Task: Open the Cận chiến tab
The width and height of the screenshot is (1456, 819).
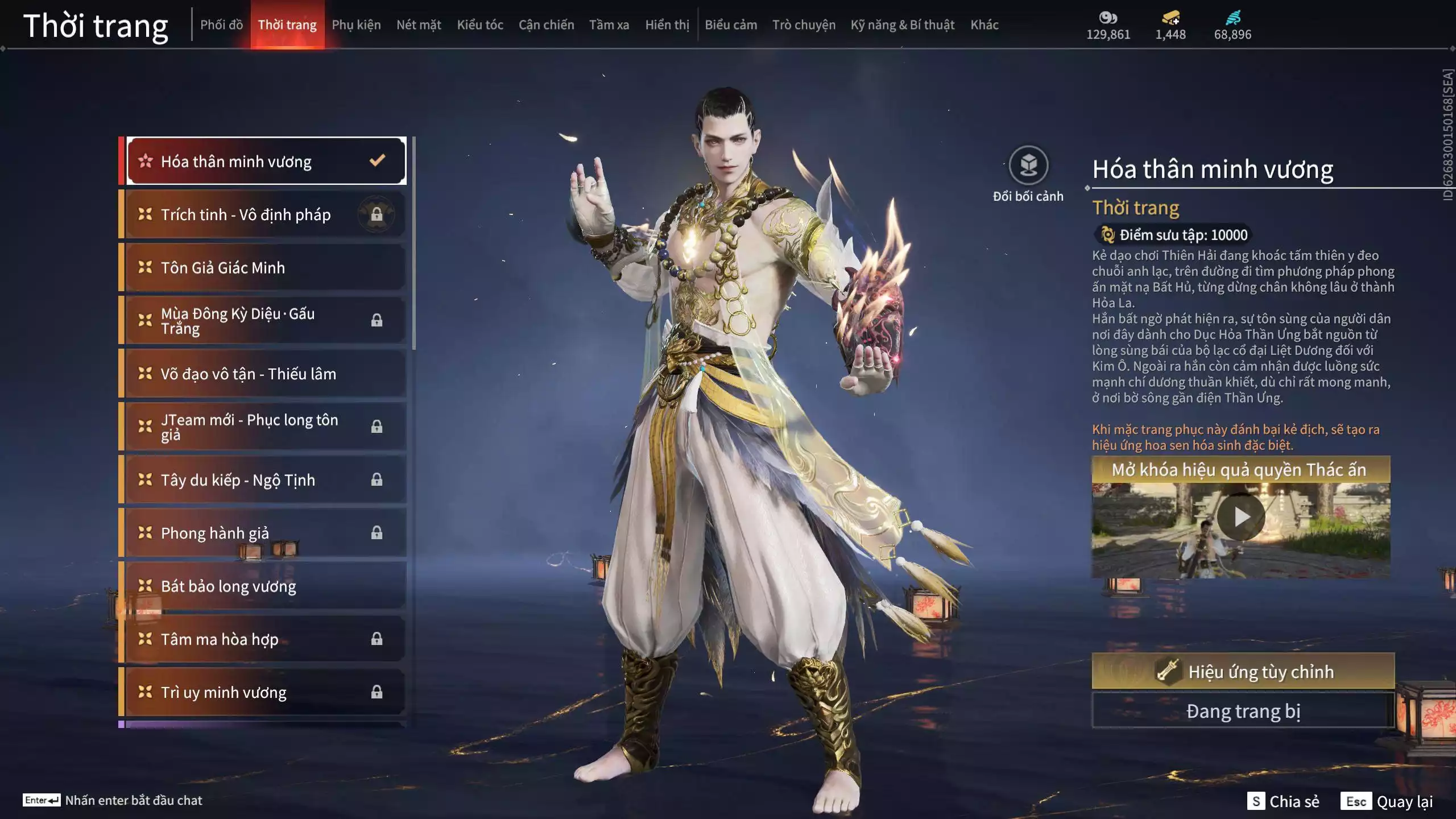Action: pyautogui.click(x=546, y=25)
